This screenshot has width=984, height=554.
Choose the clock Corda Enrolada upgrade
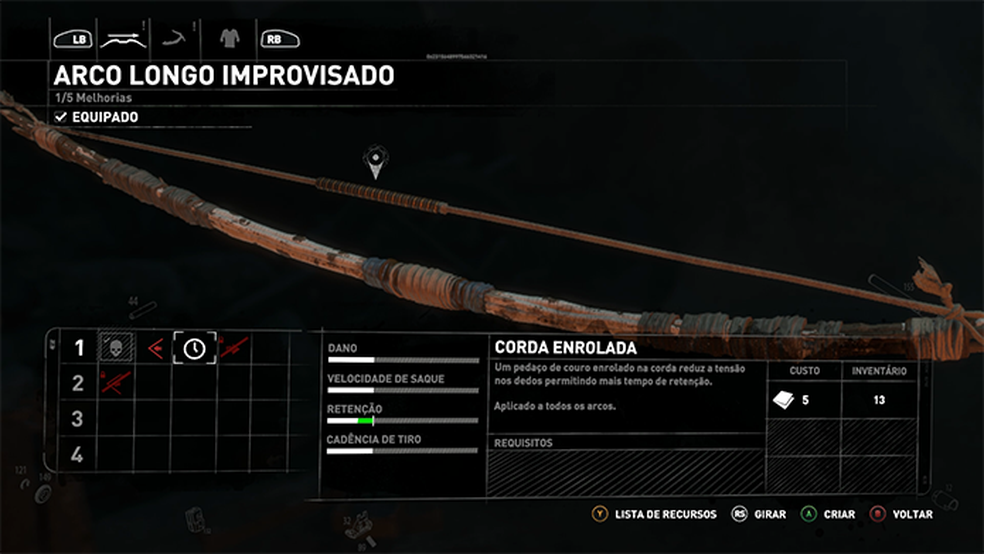[x=194, y=348]
